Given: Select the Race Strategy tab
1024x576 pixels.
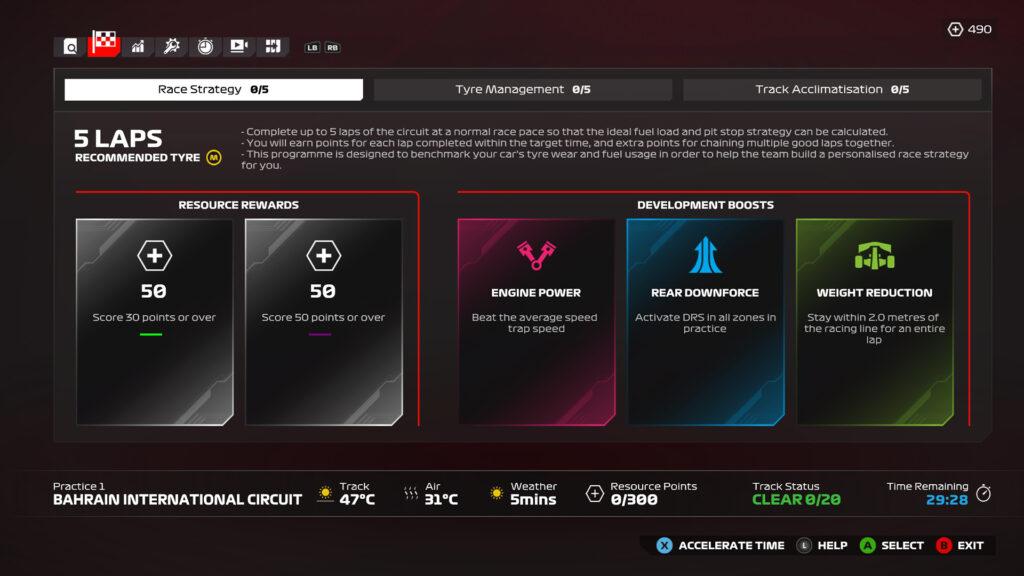Looking at the screenshot, I should (x=213, y=90).
